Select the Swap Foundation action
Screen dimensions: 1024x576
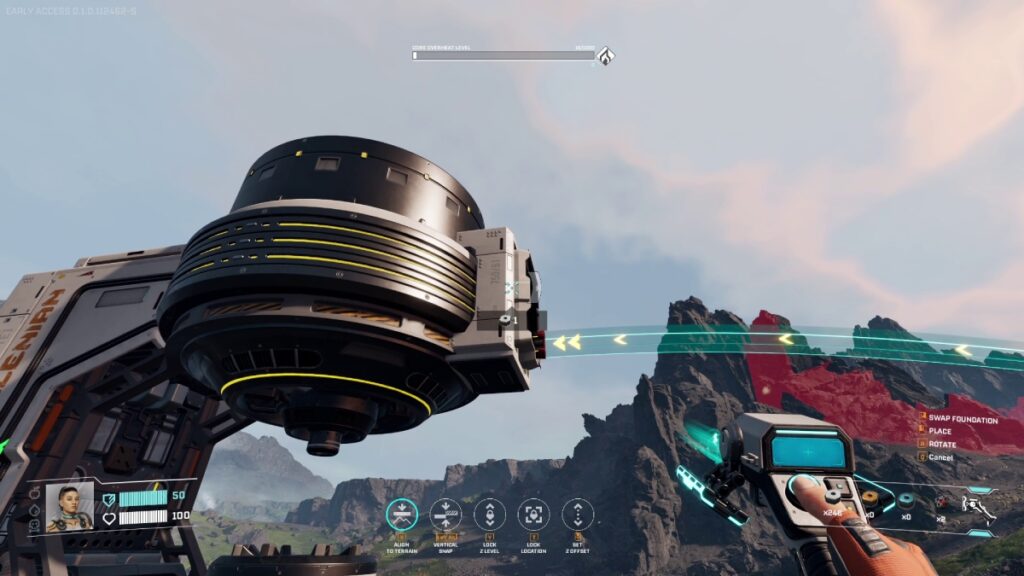tap(963, 420)
